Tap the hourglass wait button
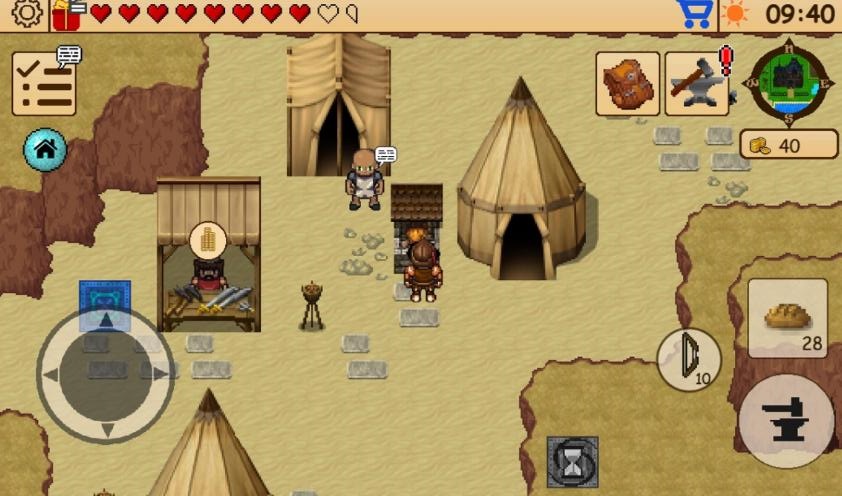Viewport: 842px width, 496px height. [573, 462]
